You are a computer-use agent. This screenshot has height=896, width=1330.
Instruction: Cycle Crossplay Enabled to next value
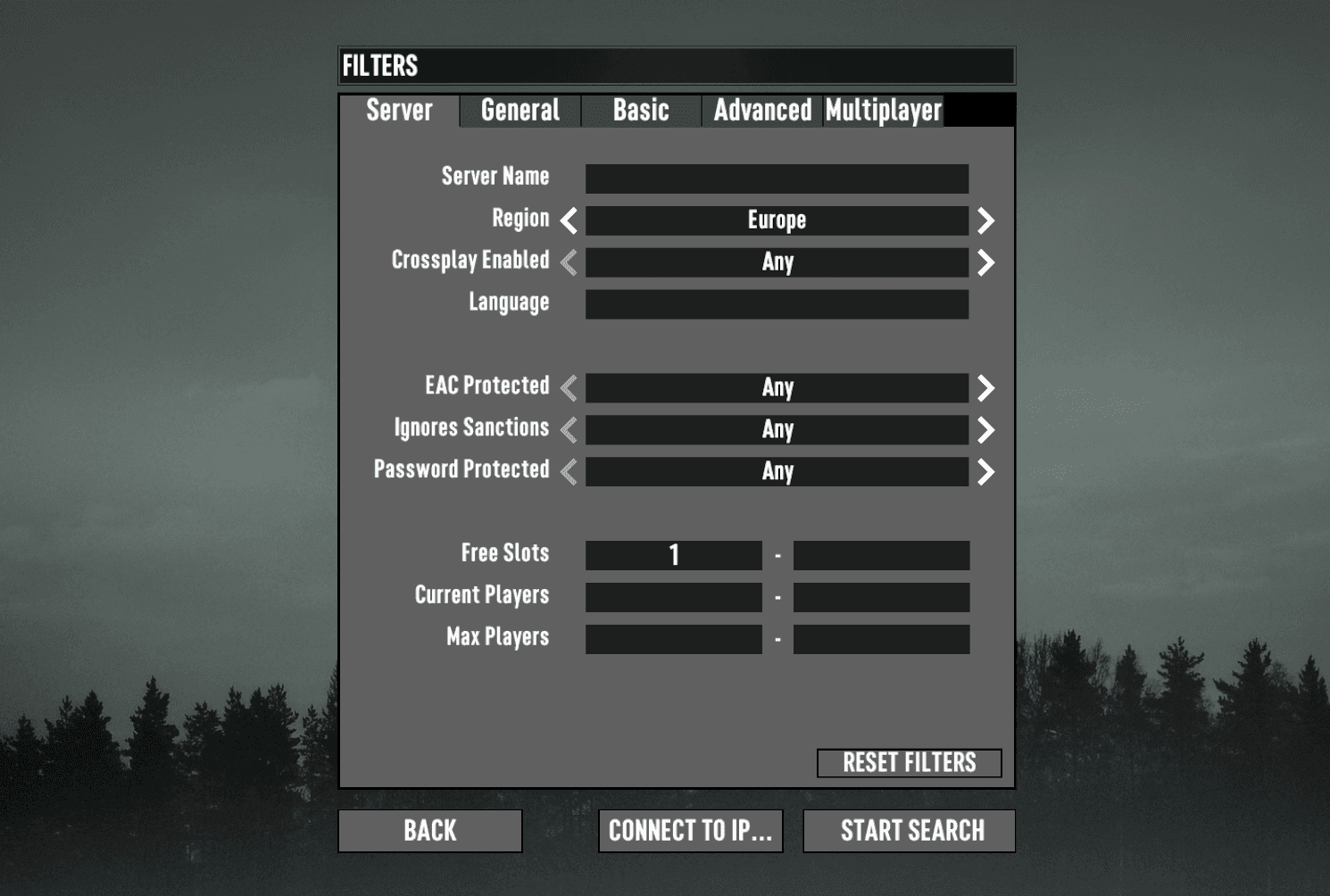click(985, 261)
